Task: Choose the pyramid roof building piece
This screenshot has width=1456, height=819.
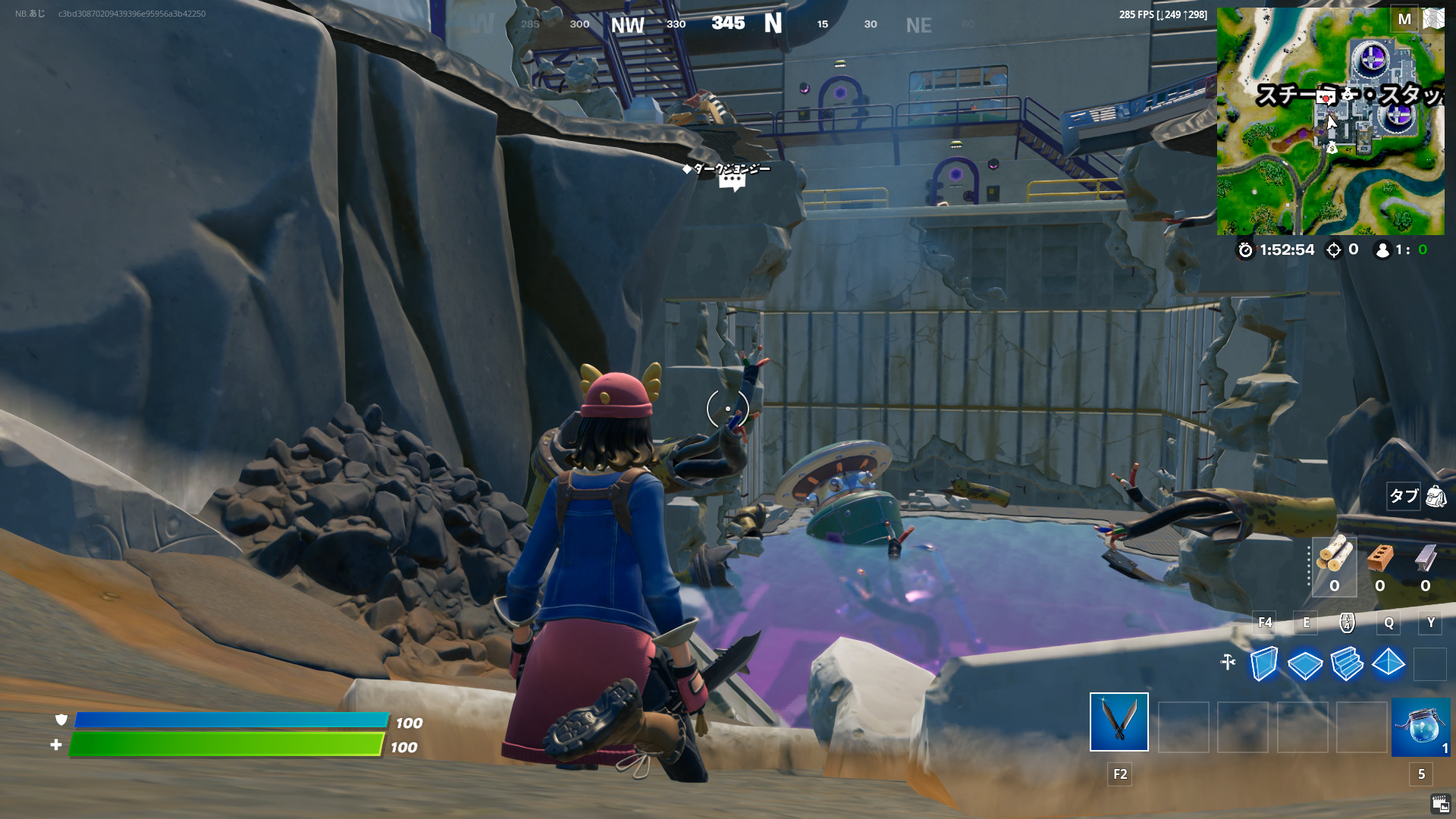Action: point(1389,663)
